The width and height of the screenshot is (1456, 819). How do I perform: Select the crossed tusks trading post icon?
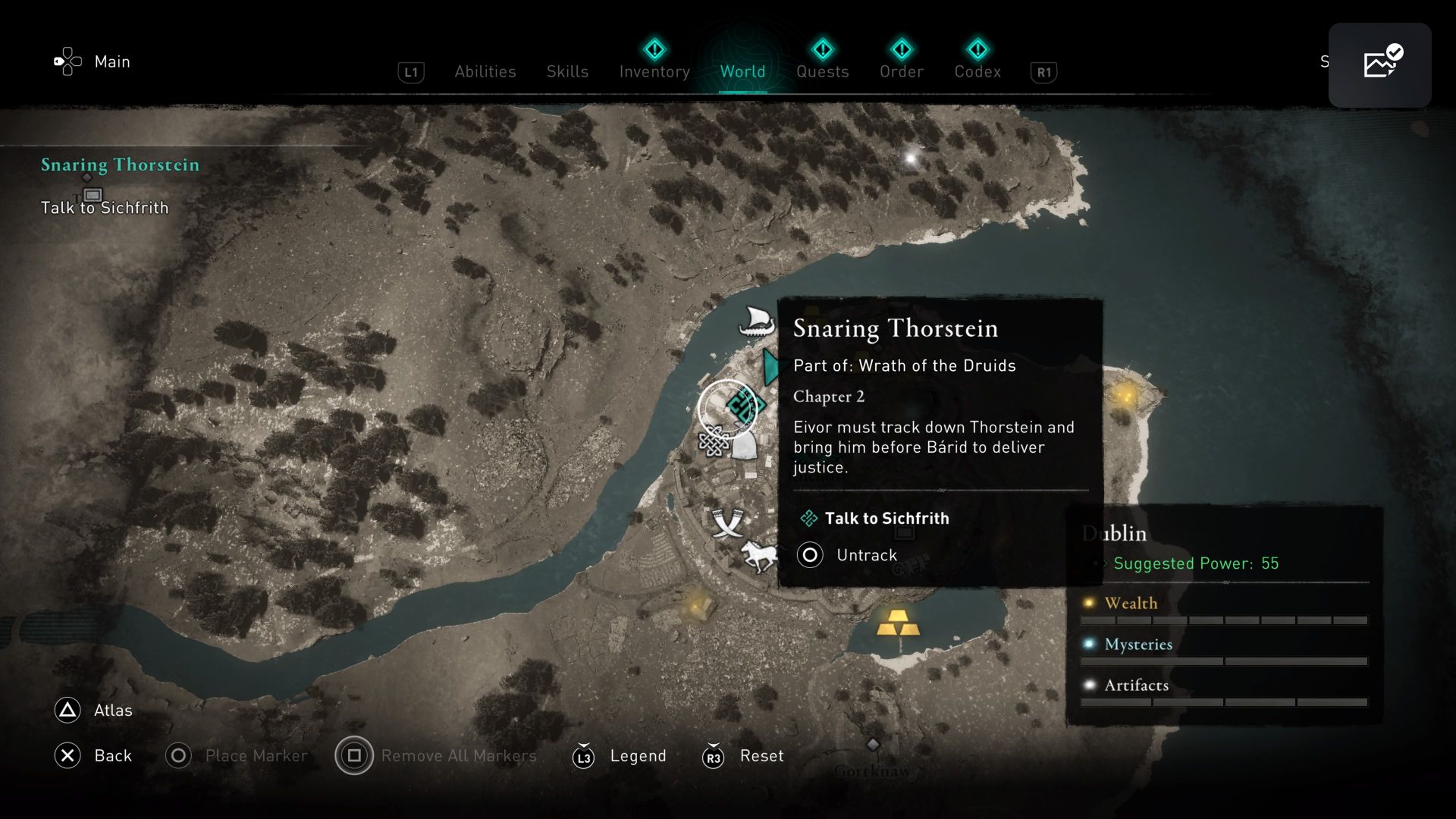pos(729,525)
